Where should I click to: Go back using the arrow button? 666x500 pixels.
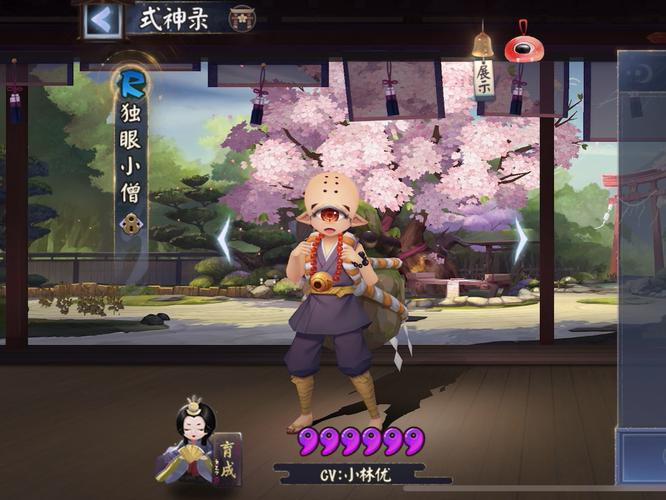click(102, 20)
